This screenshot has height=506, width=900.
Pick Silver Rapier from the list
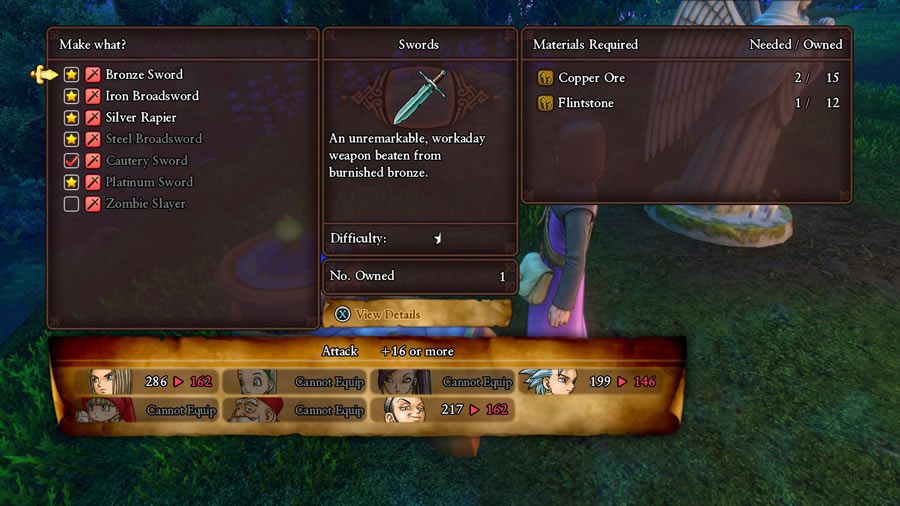coord(147,118)
